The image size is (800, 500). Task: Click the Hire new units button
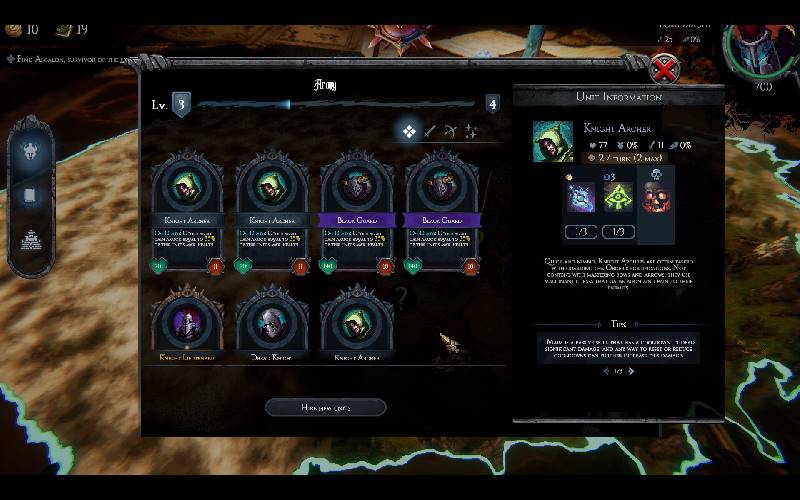point(325,407)
